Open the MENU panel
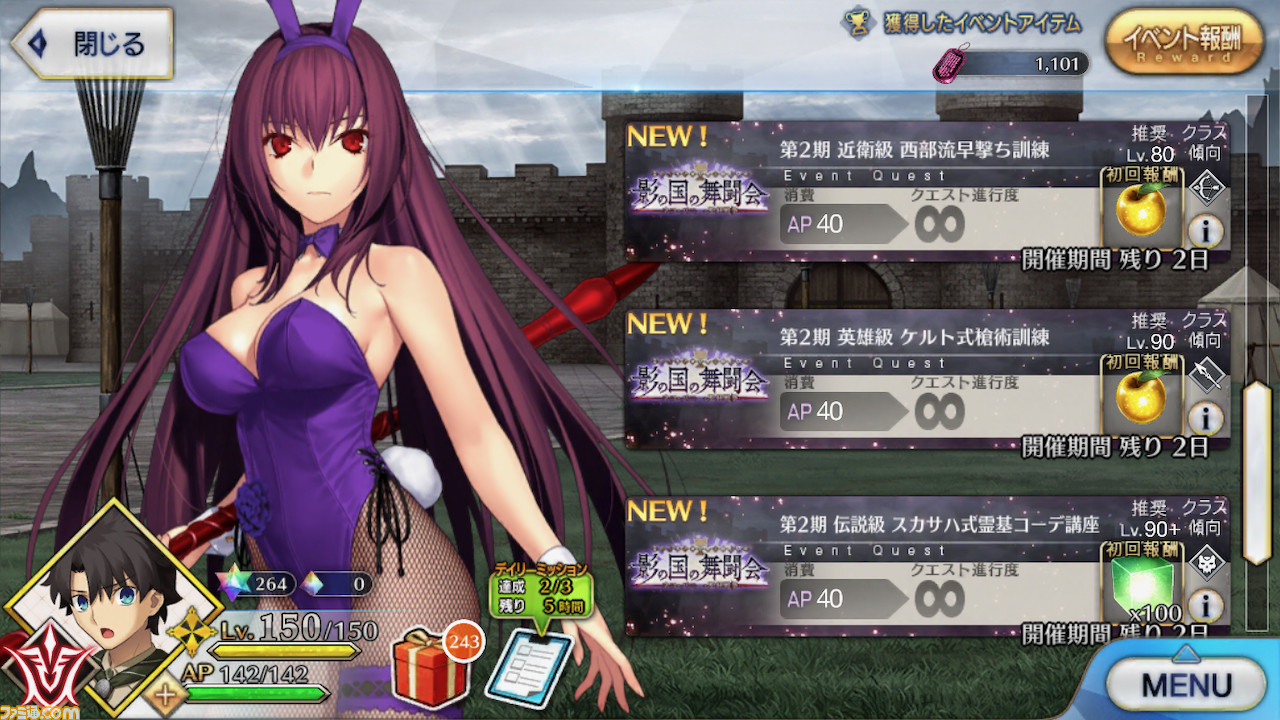This screenshot has width=1280, height=720. tap(1185, 684)
